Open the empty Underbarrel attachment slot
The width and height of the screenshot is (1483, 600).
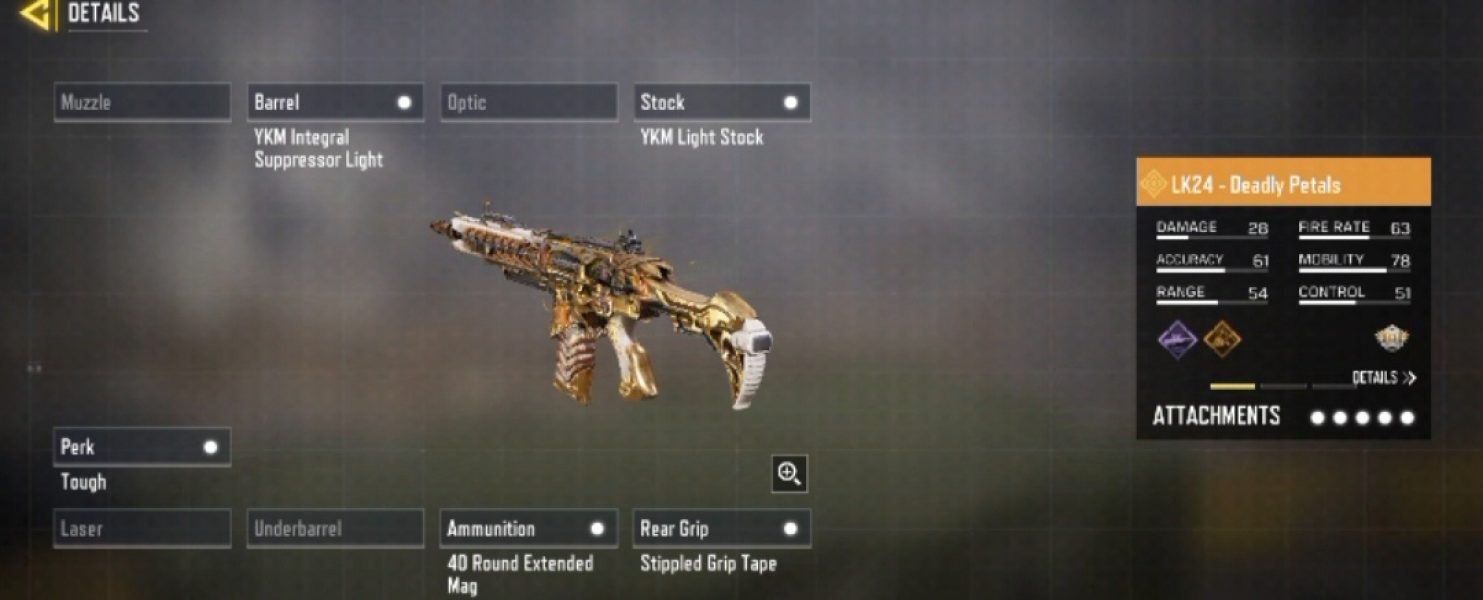click(335, 528)
